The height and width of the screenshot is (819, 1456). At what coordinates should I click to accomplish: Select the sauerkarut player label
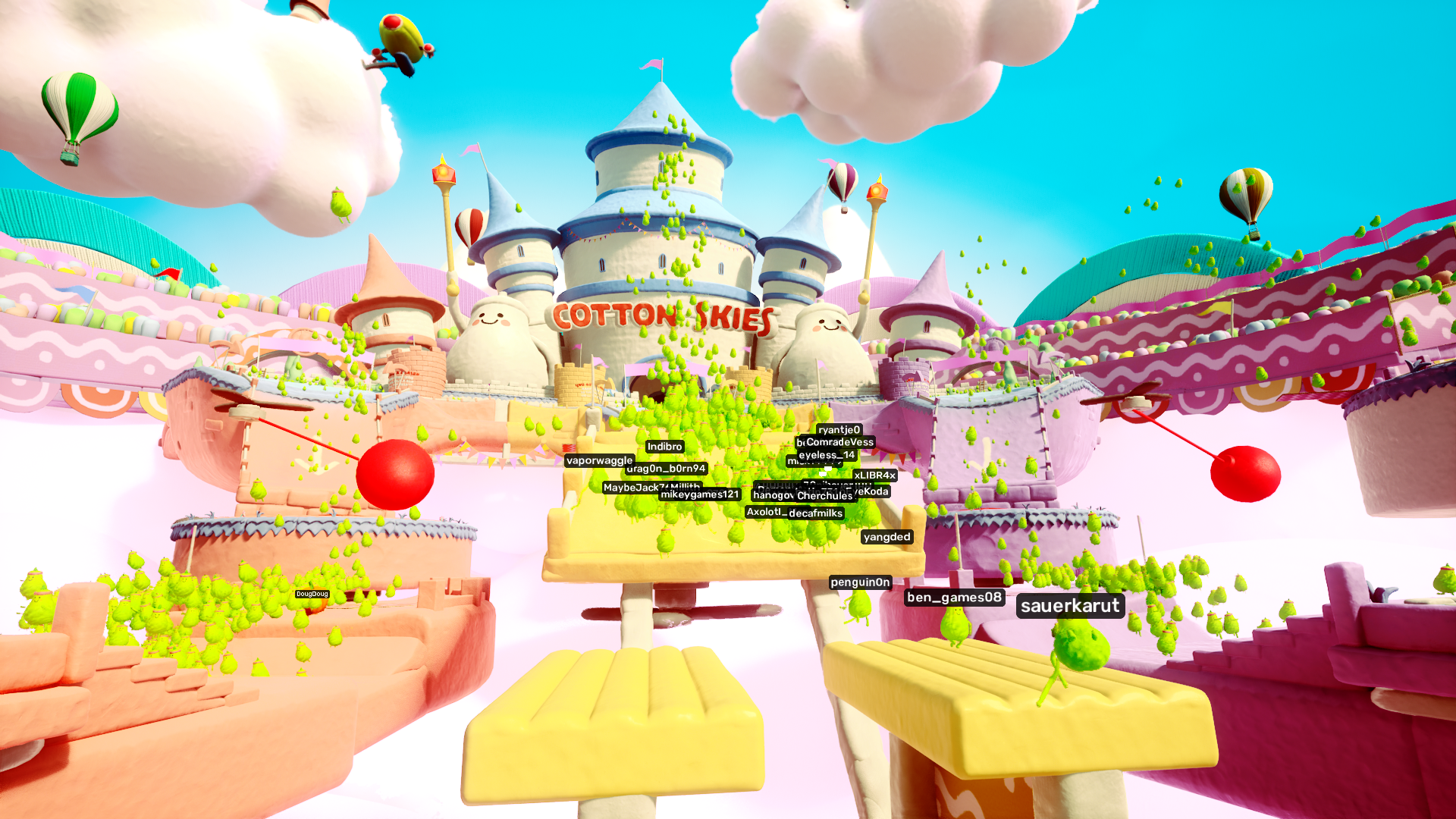click(x=1072, y=606)
